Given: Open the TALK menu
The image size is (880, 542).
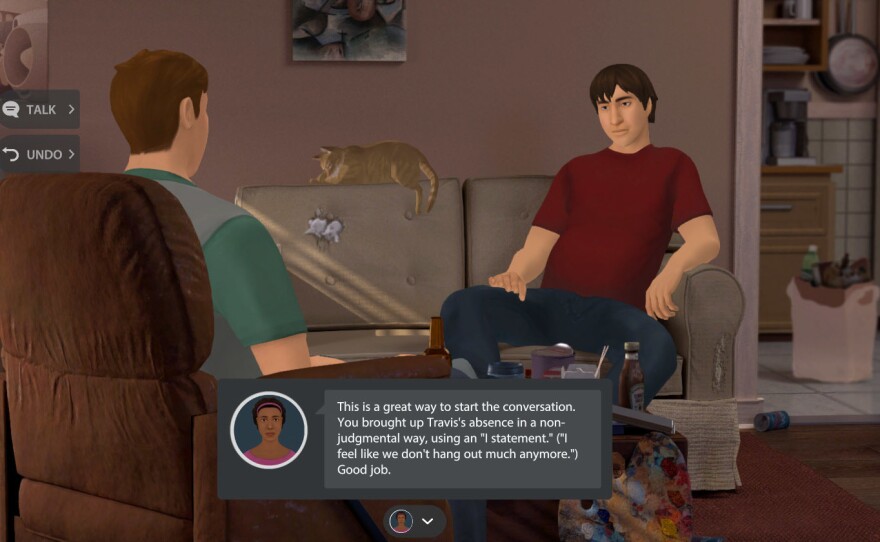Looking at the screenshot, I should point(39,109).
